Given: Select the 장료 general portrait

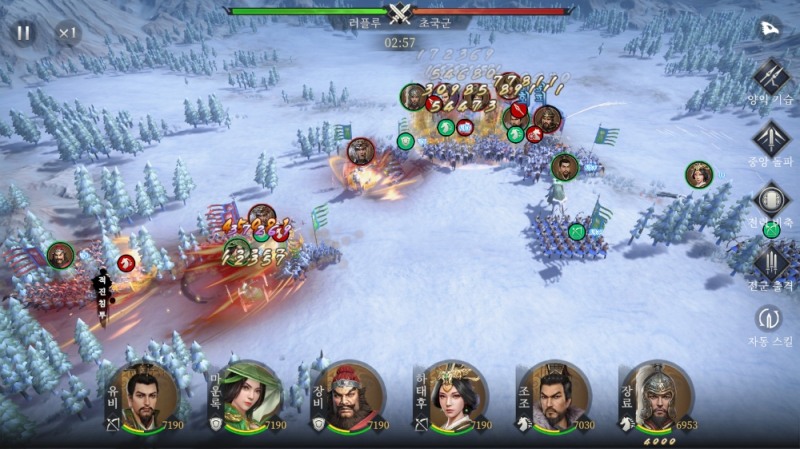Looking at the screenshot, I should [x=655, y=397].
